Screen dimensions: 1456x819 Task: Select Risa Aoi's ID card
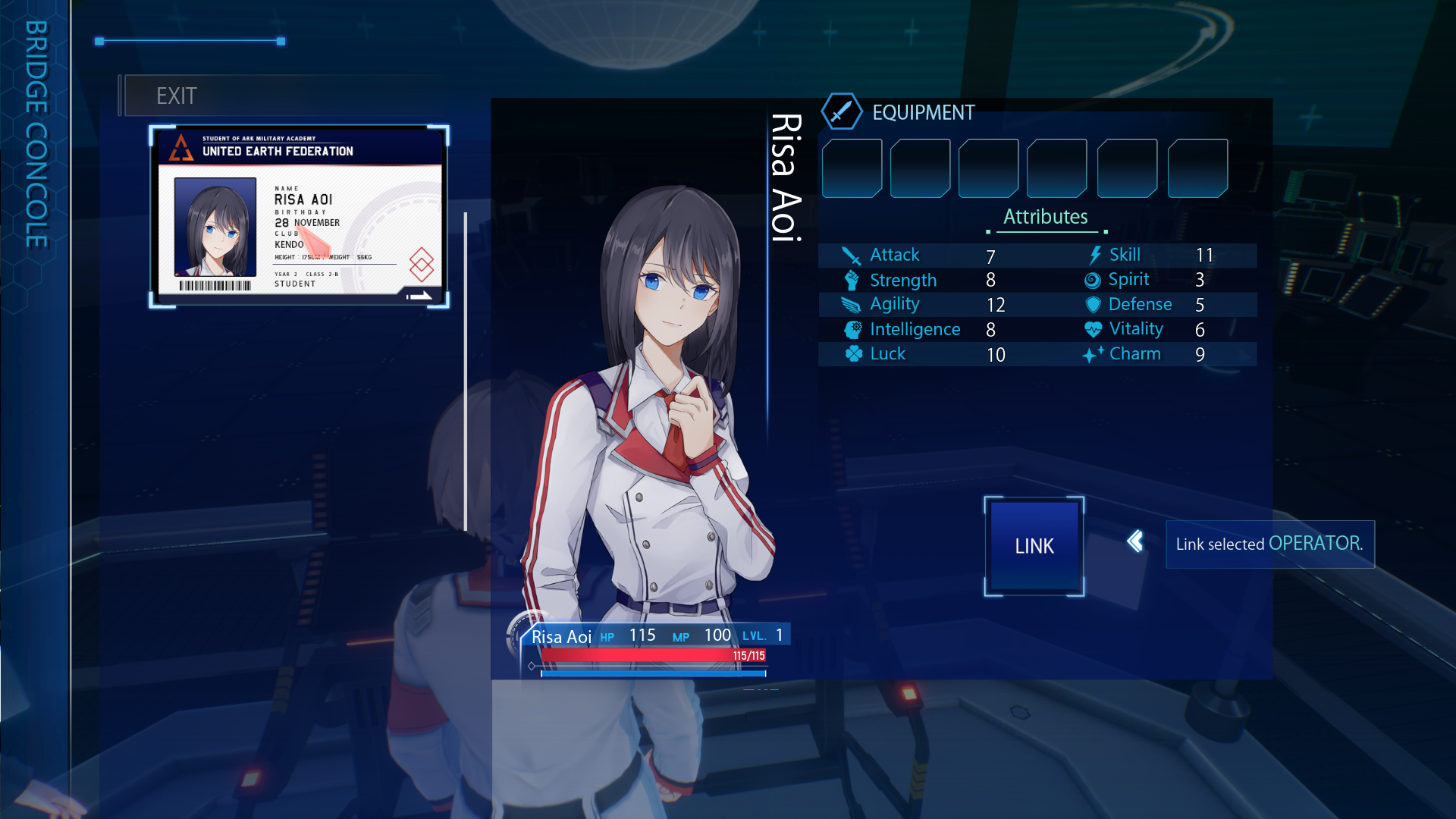300,217
